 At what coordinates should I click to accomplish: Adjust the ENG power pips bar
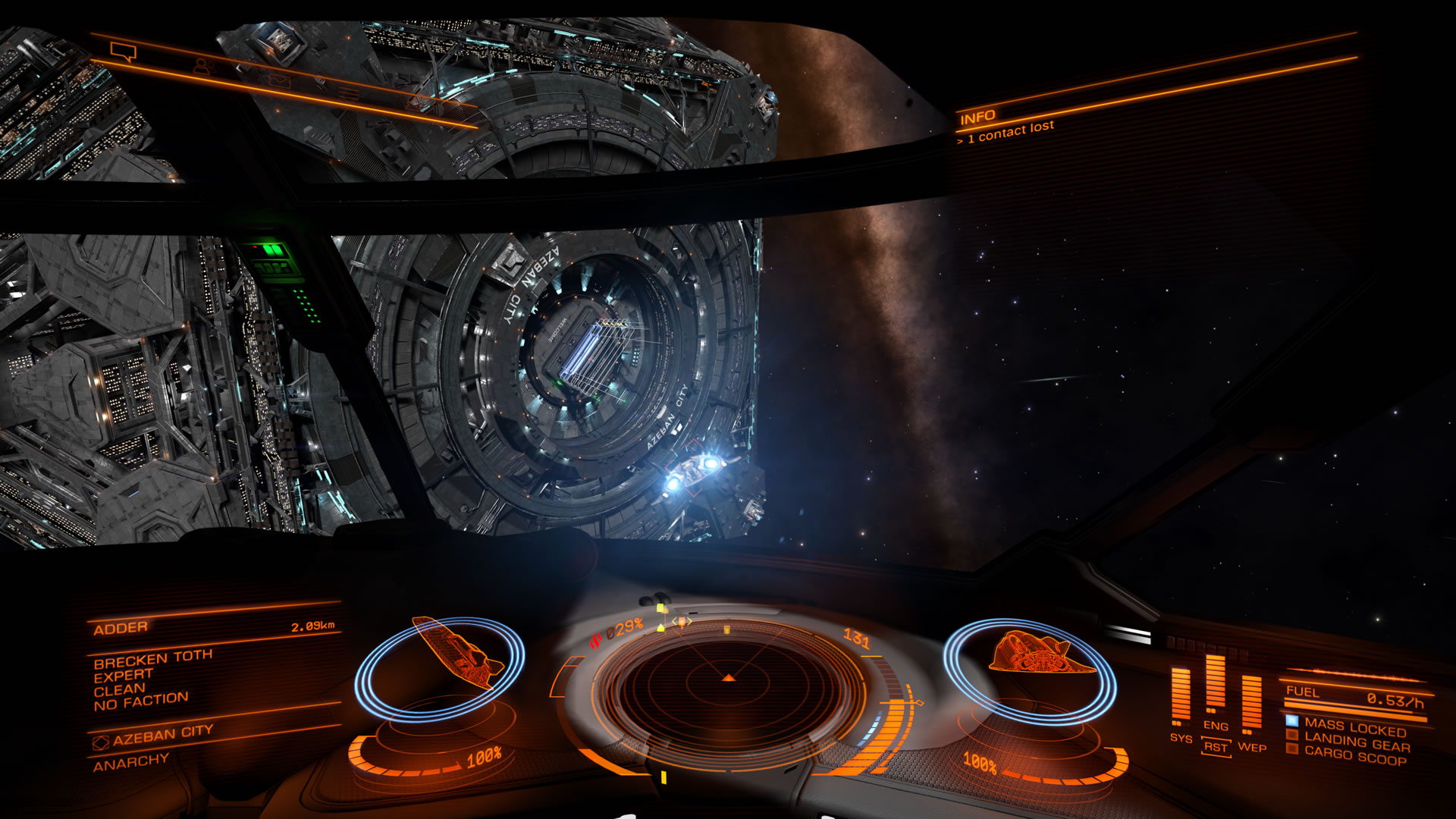(1215, 682)
